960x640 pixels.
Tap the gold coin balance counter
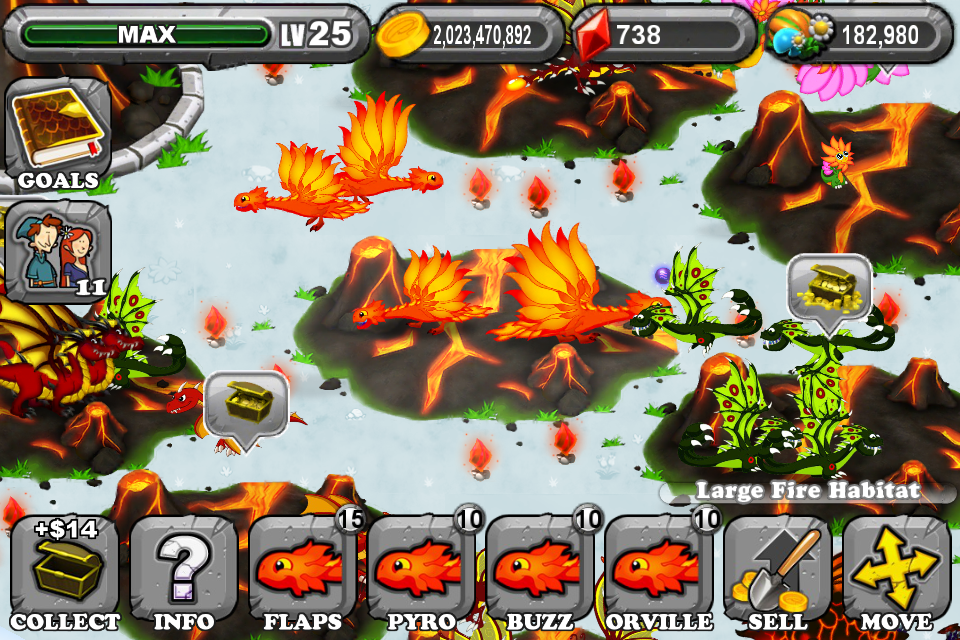tap(470, 35)
